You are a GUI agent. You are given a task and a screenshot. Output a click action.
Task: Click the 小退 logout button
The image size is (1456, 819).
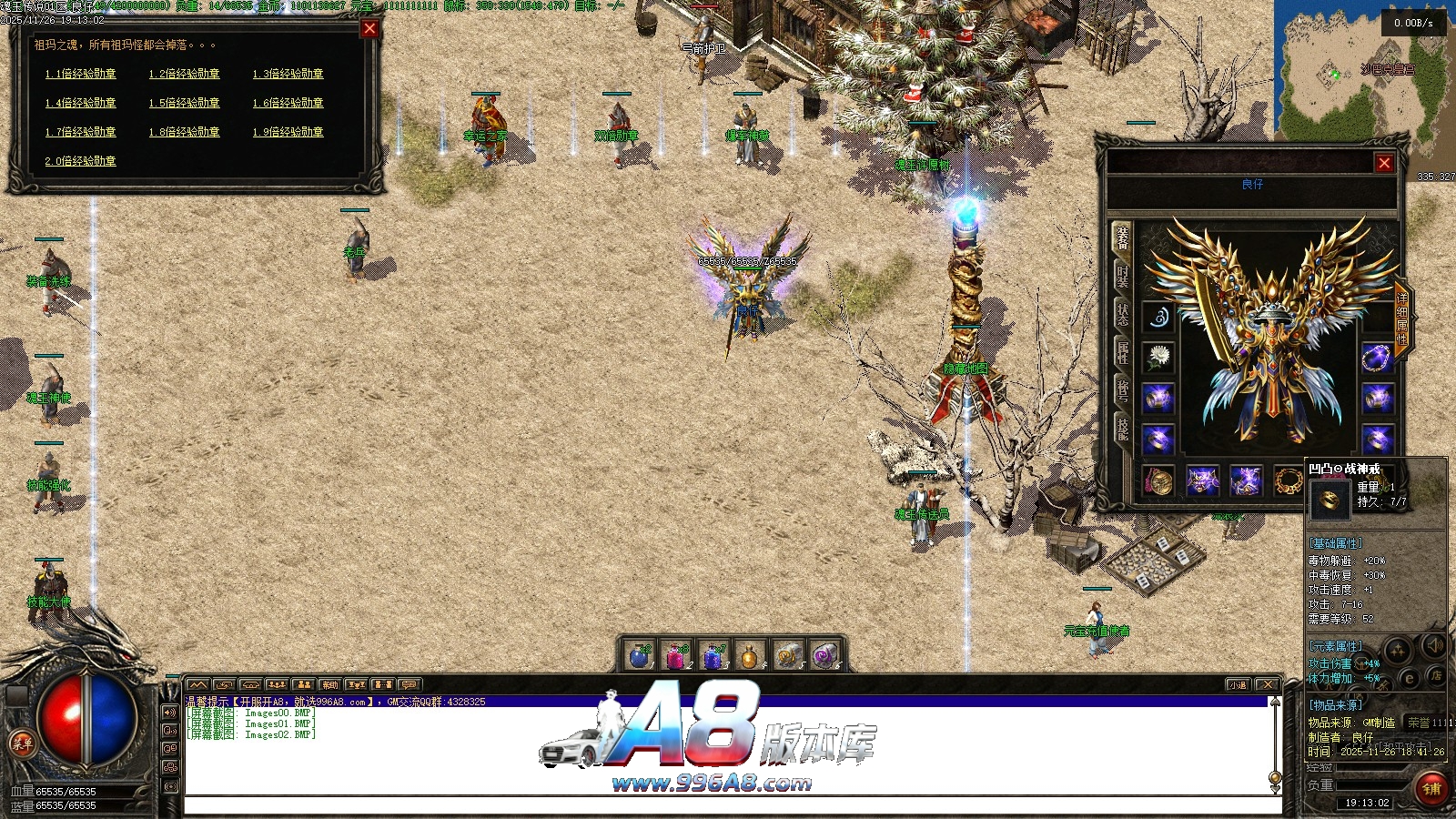1238,685
